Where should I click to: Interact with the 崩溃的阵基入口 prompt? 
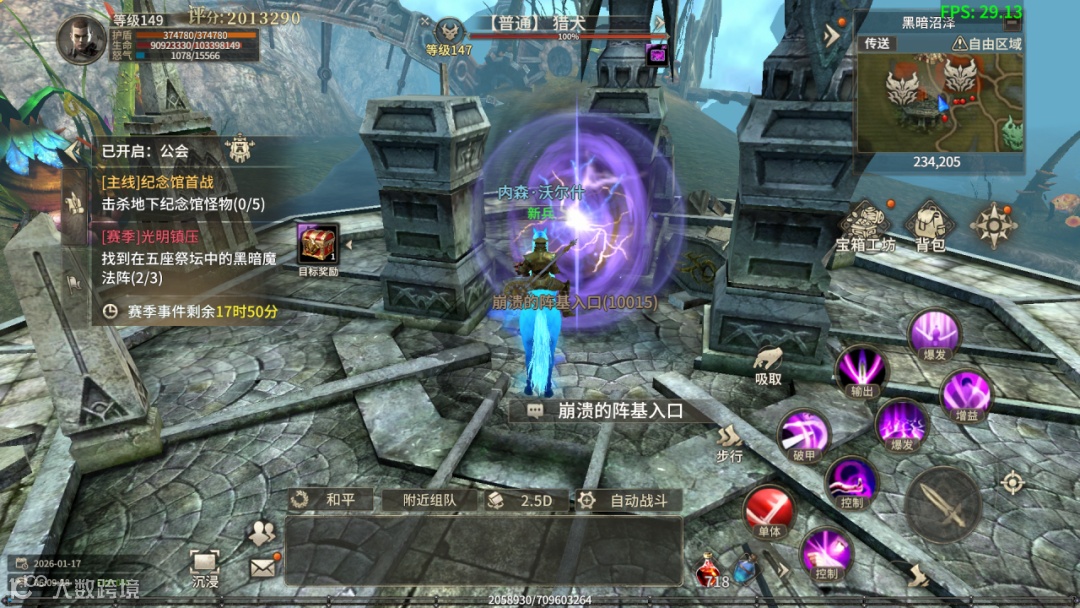click(x=608, y=410)
